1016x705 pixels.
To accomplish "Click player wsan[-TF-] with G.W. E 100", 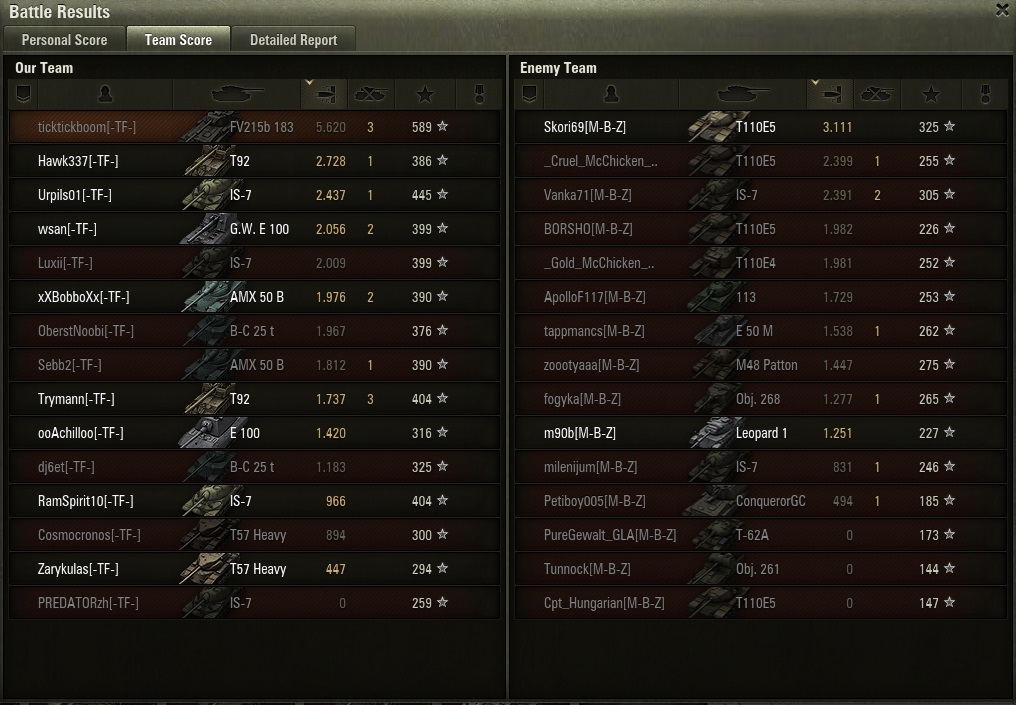I will click(x=67, y=229).
